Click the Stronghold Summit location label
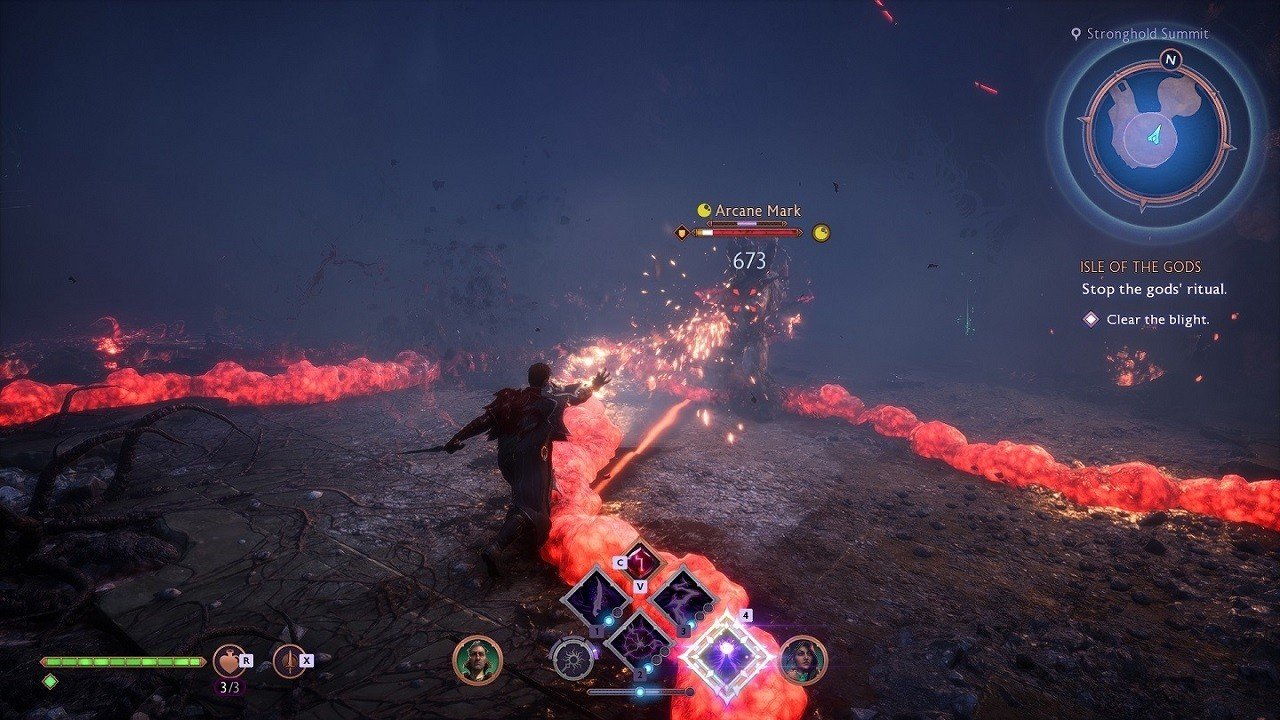Screen dimensions: 1280x720 (1147, 34)
